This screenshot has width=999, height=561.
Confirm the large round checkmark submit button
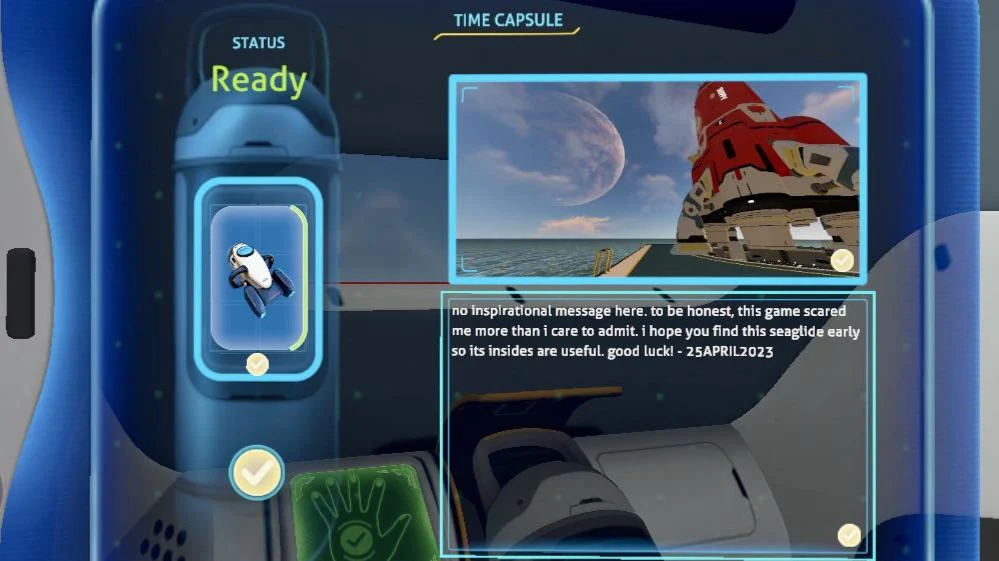point(257,473)
